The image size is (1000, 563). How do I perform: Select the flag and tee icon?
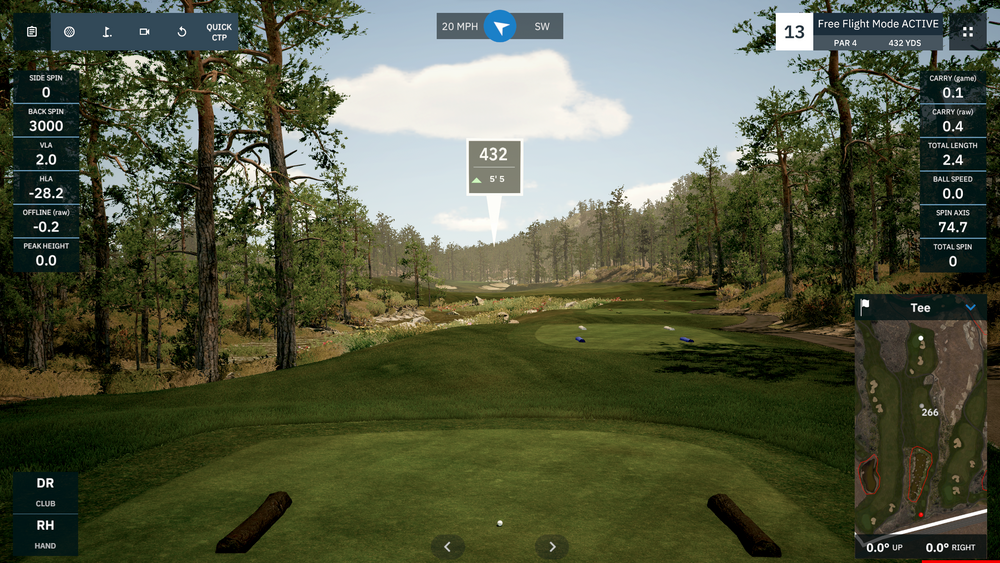tap(107, 32)
